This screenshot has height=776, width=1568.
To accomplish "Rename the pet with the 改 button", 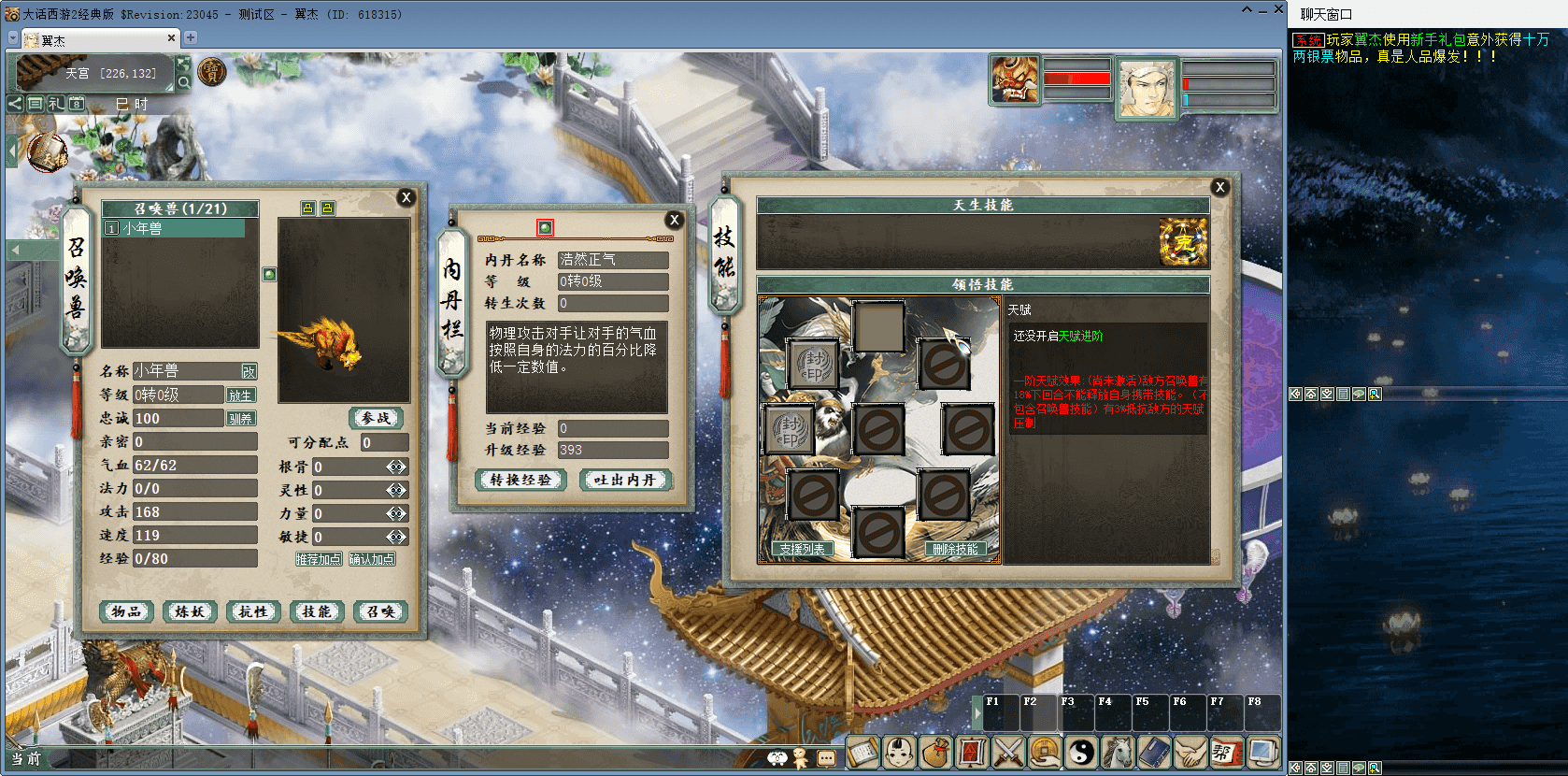I will point(249,371).
